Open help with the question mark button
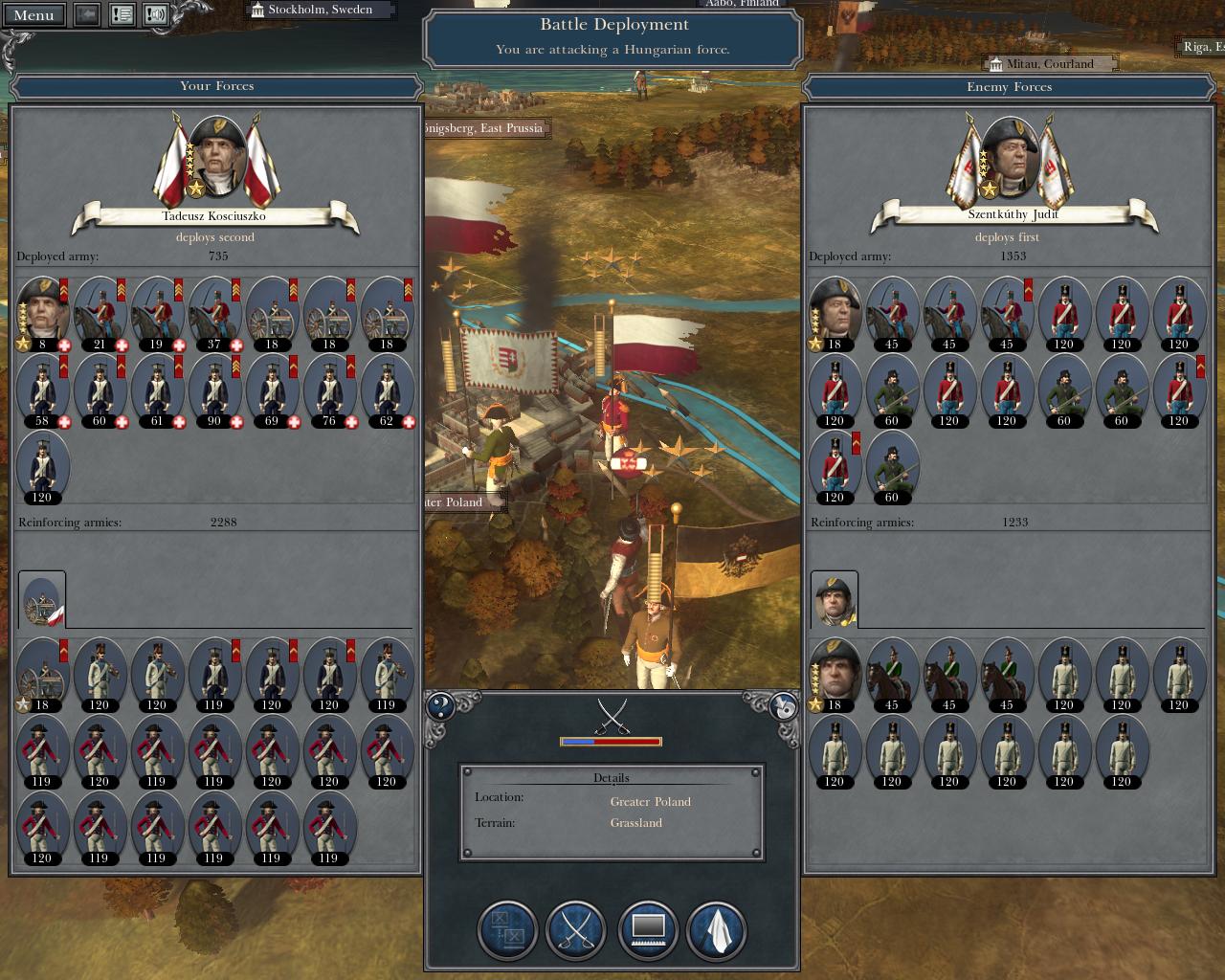 pos(440,707)
